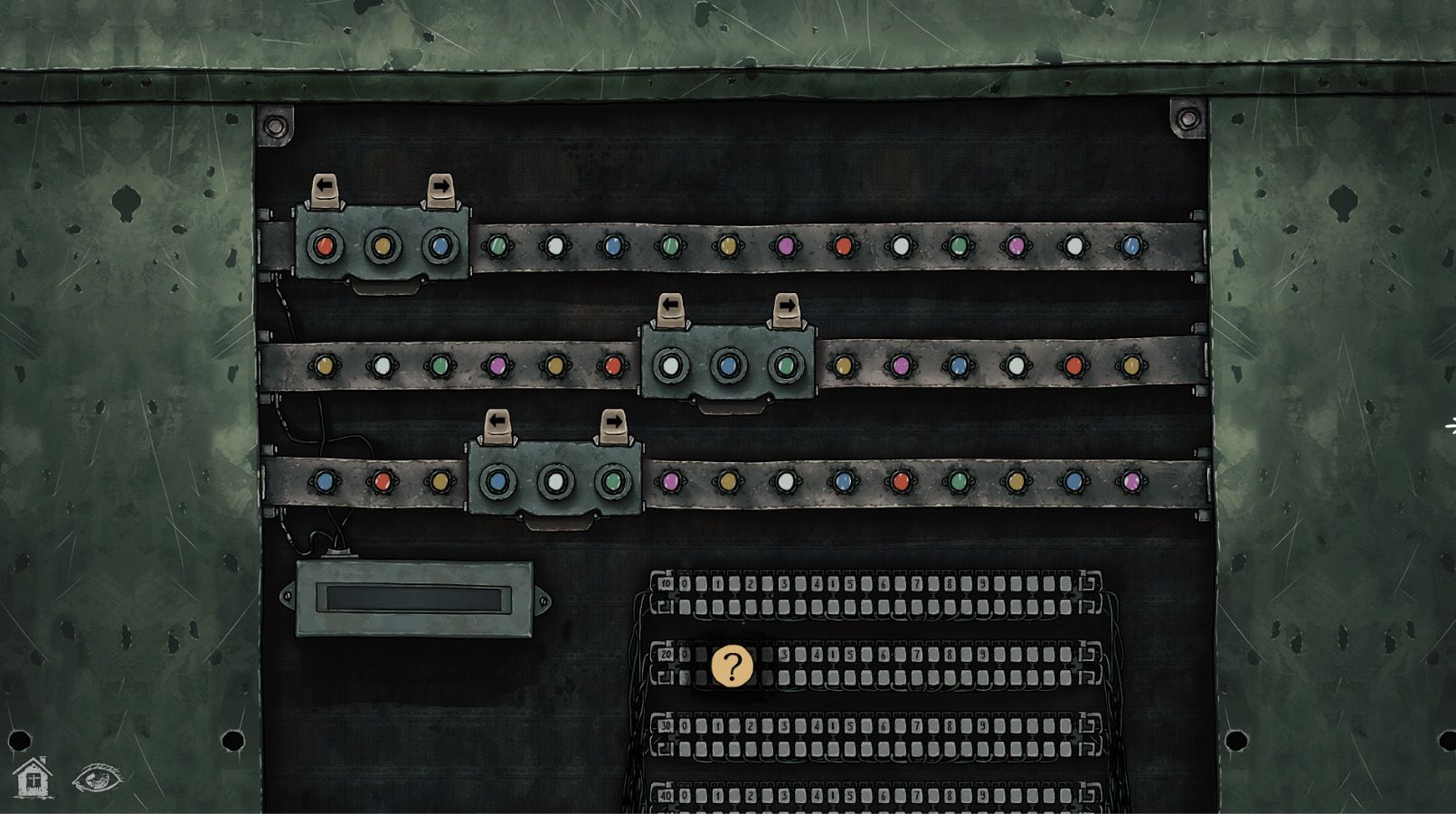Return to the home menu icon

pyautogui.click(x=33, y=778)
